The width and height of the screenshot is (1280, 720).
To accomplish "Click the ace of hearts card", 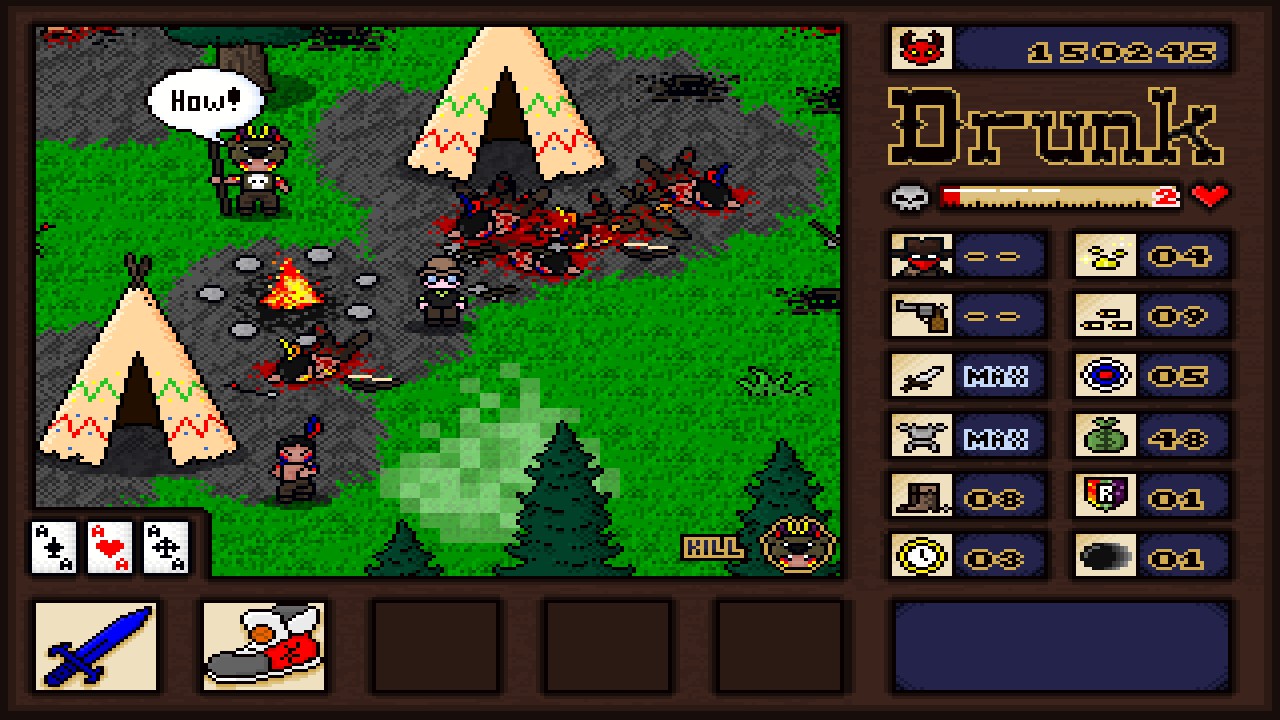I will point(110,549).
